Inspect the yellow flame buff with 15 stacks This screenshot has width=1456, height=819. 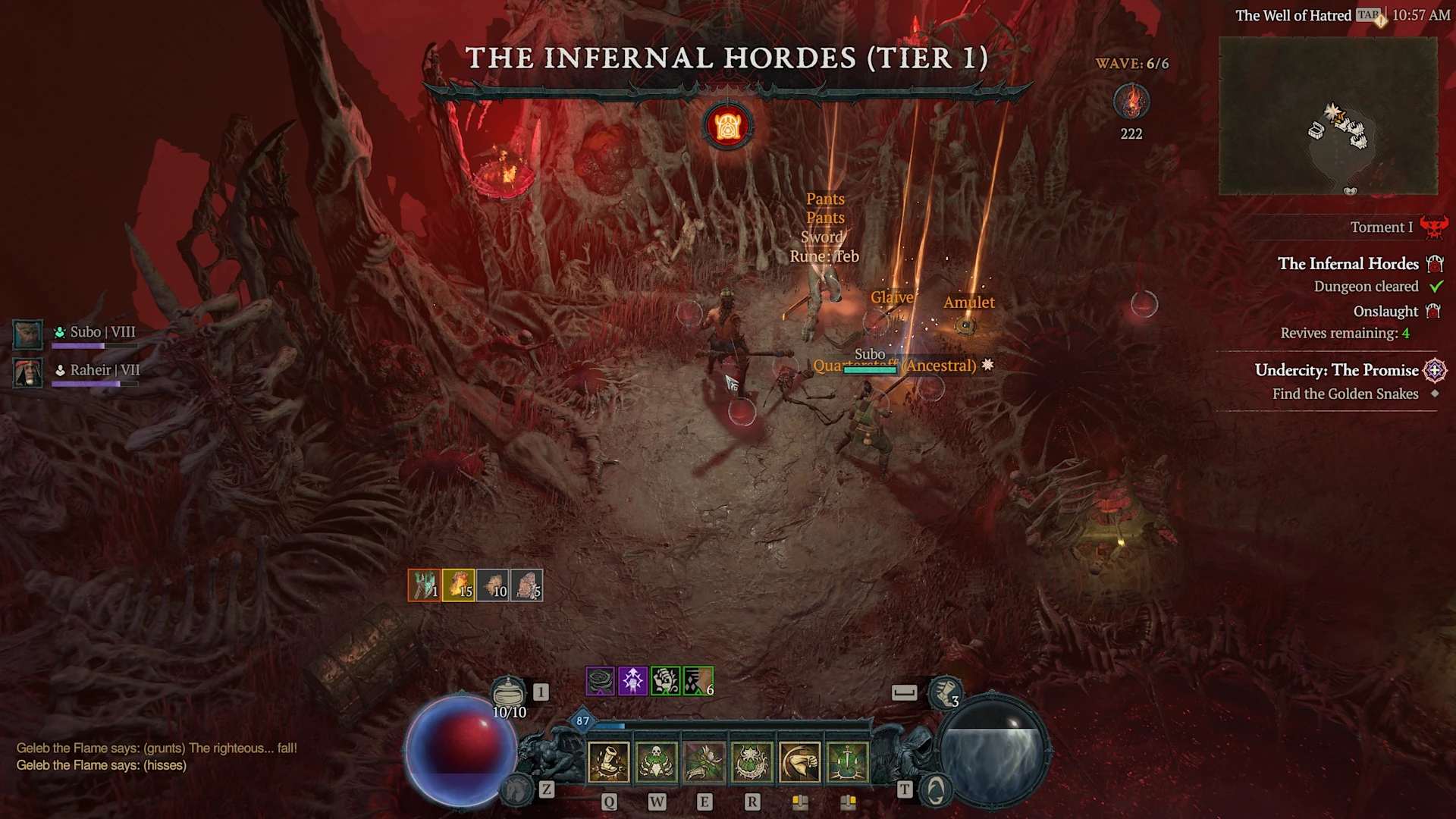(458, 585)
